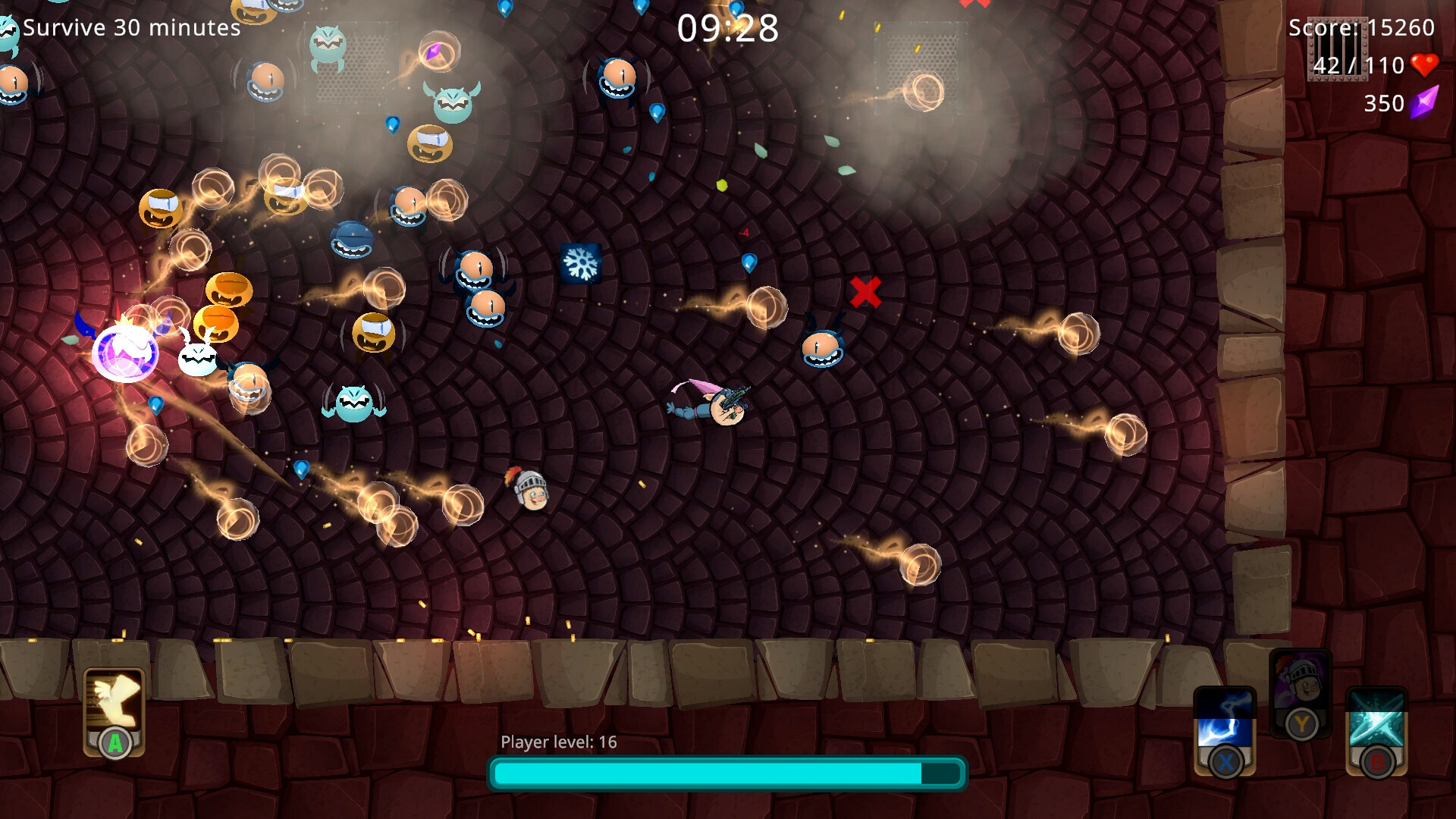Image resolution: width=1456 pixels, height=819 pixels.
Task: Click the snowflake ice tile on the floor
Action: (581, 264)
